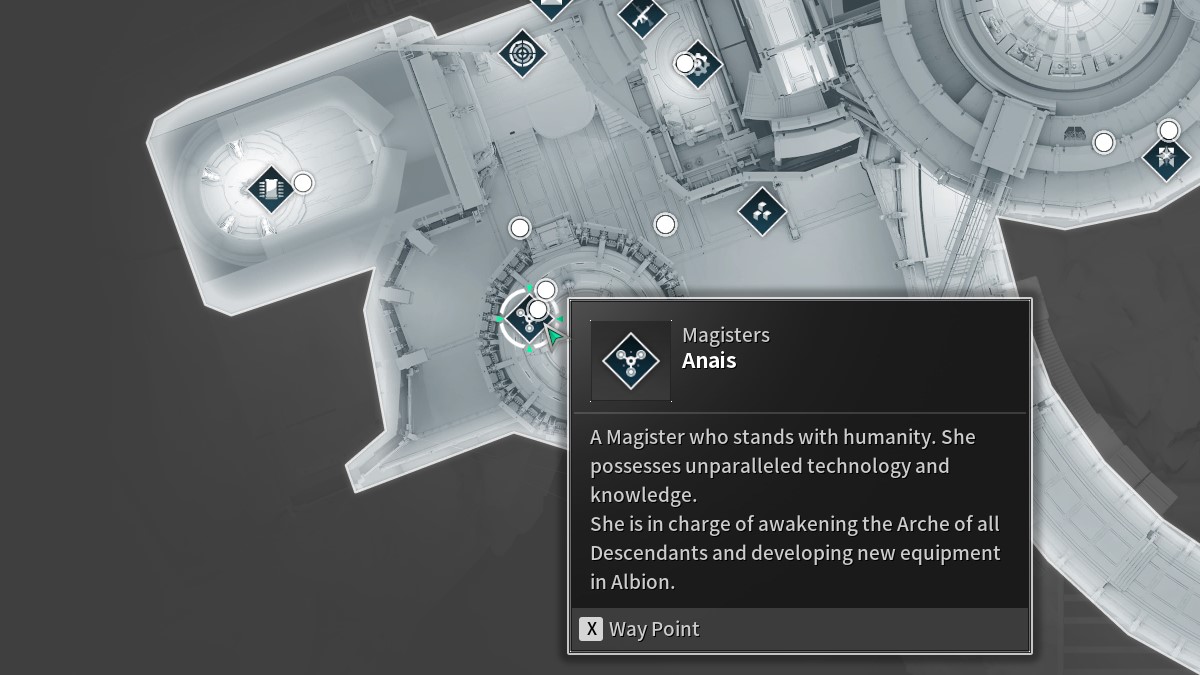Screen dimensions: 1200x675
Task: Click the star emblem diamond marker
Action: pos(1166,158)
